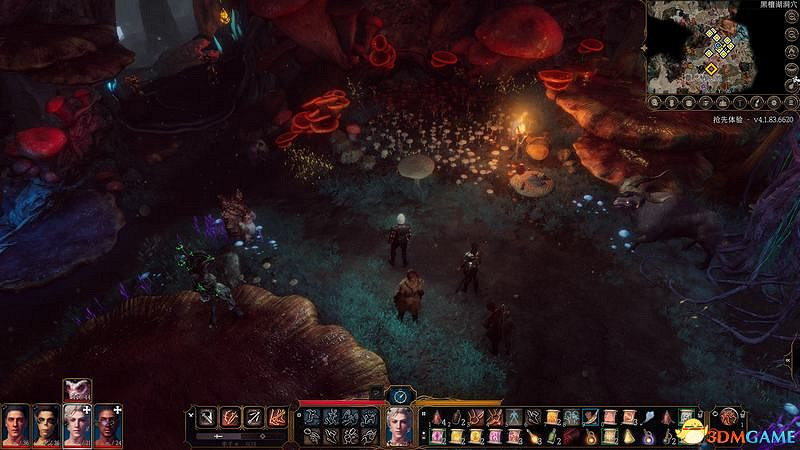Click the active character portrait on the hotbar
The width and height of the screenshot is (800, 450).
coord(400,427)
